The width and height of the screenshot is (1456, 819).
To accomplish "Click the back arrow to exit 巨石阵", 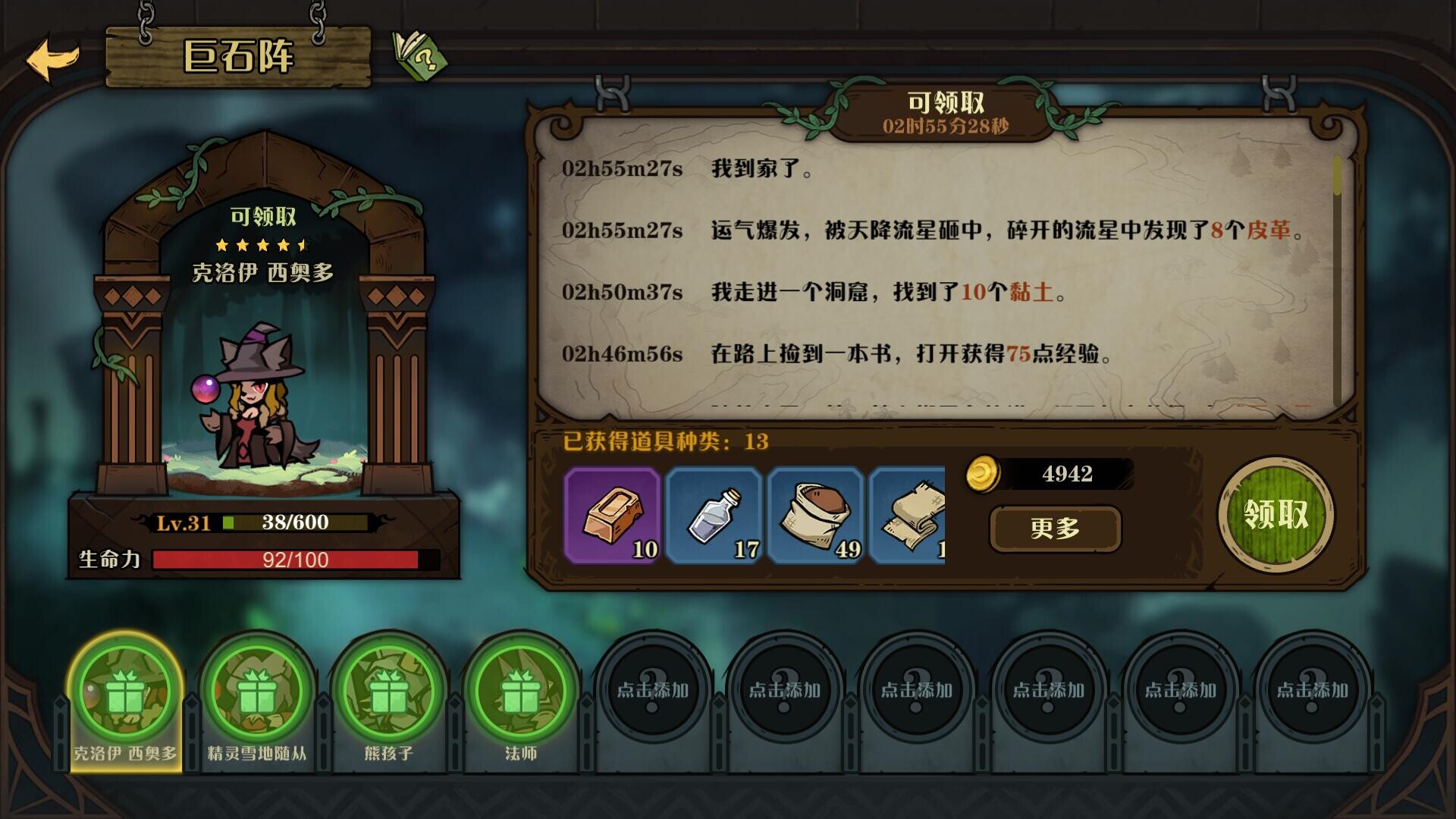I will coord(50,55).
